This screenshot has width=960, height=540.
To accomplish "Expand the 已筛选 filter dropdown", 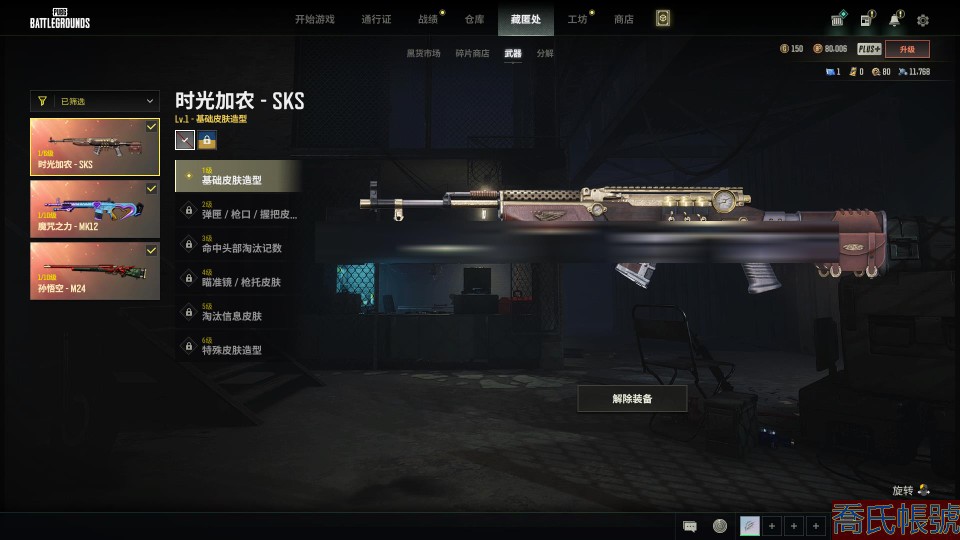I will (x=95, y=101).
